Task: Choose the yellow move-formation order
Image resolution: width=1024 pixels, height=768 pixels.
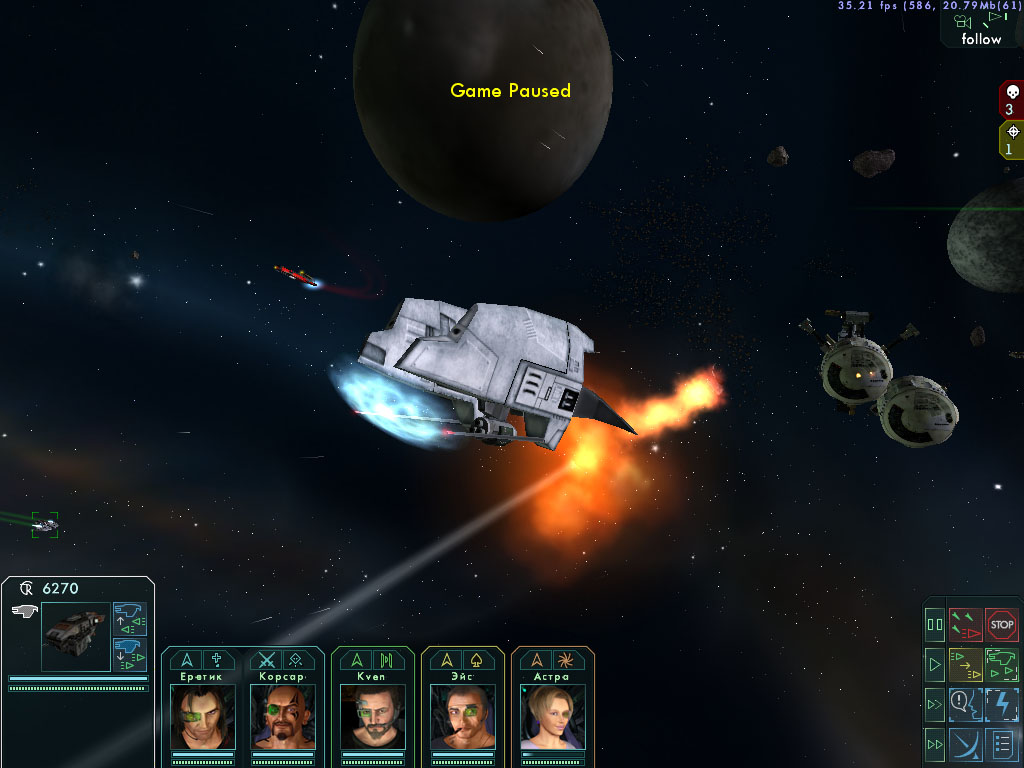Action: click(965, 663)
